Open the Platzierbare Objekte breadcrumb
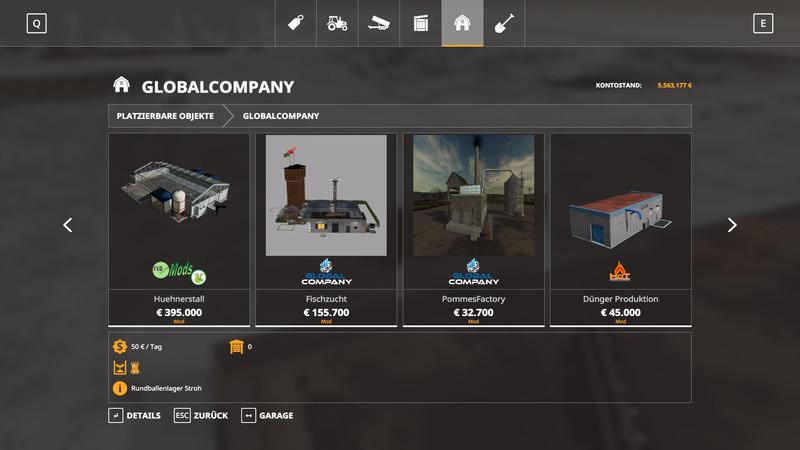This screenshot has height=450, width=800. point(165,116)
